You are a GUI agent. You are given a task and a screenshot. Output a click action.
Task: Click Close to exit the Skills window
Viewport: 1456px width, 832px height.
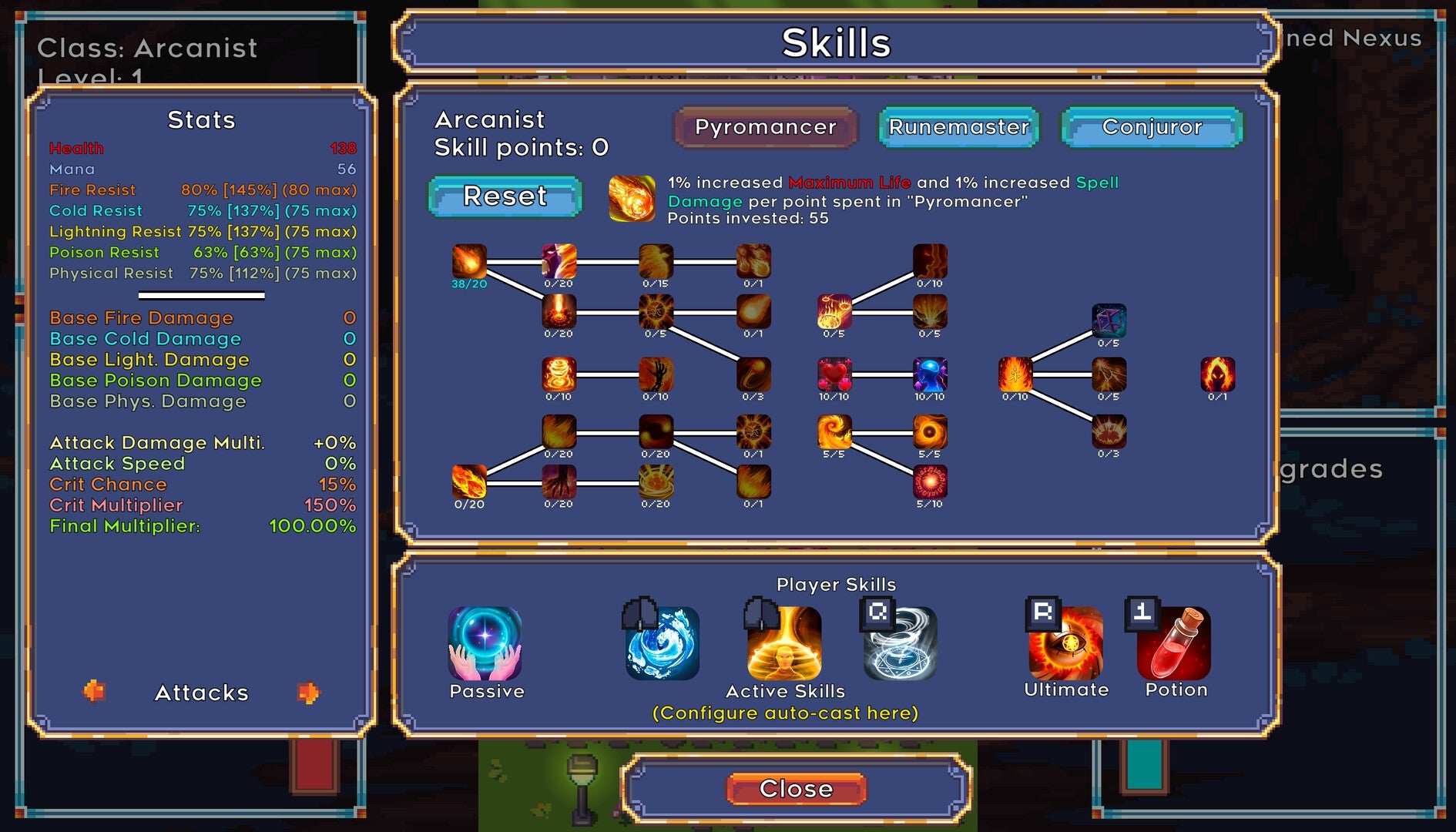pos(797,788)
